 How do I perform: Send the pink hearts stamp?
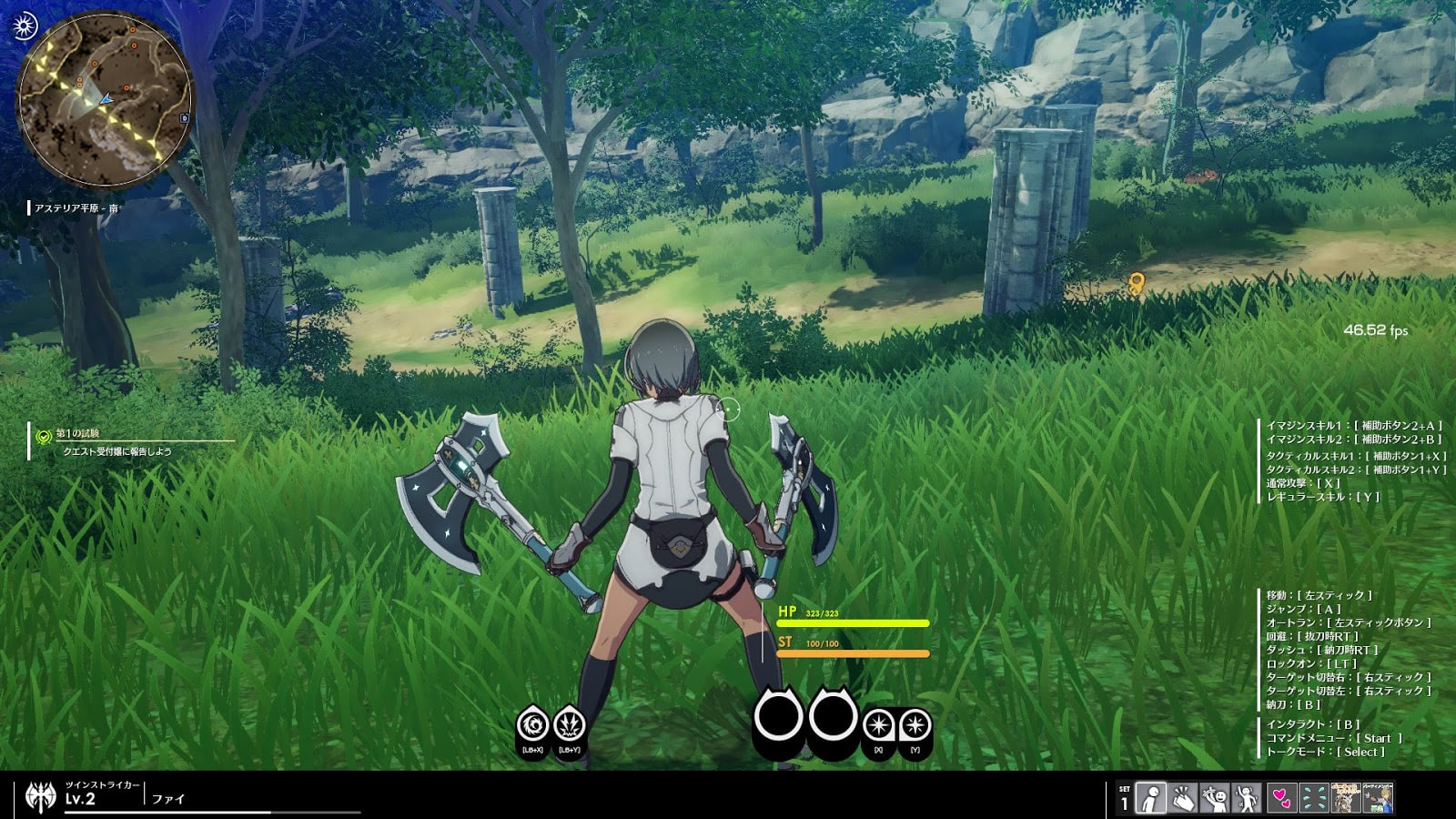(1281, 798)
